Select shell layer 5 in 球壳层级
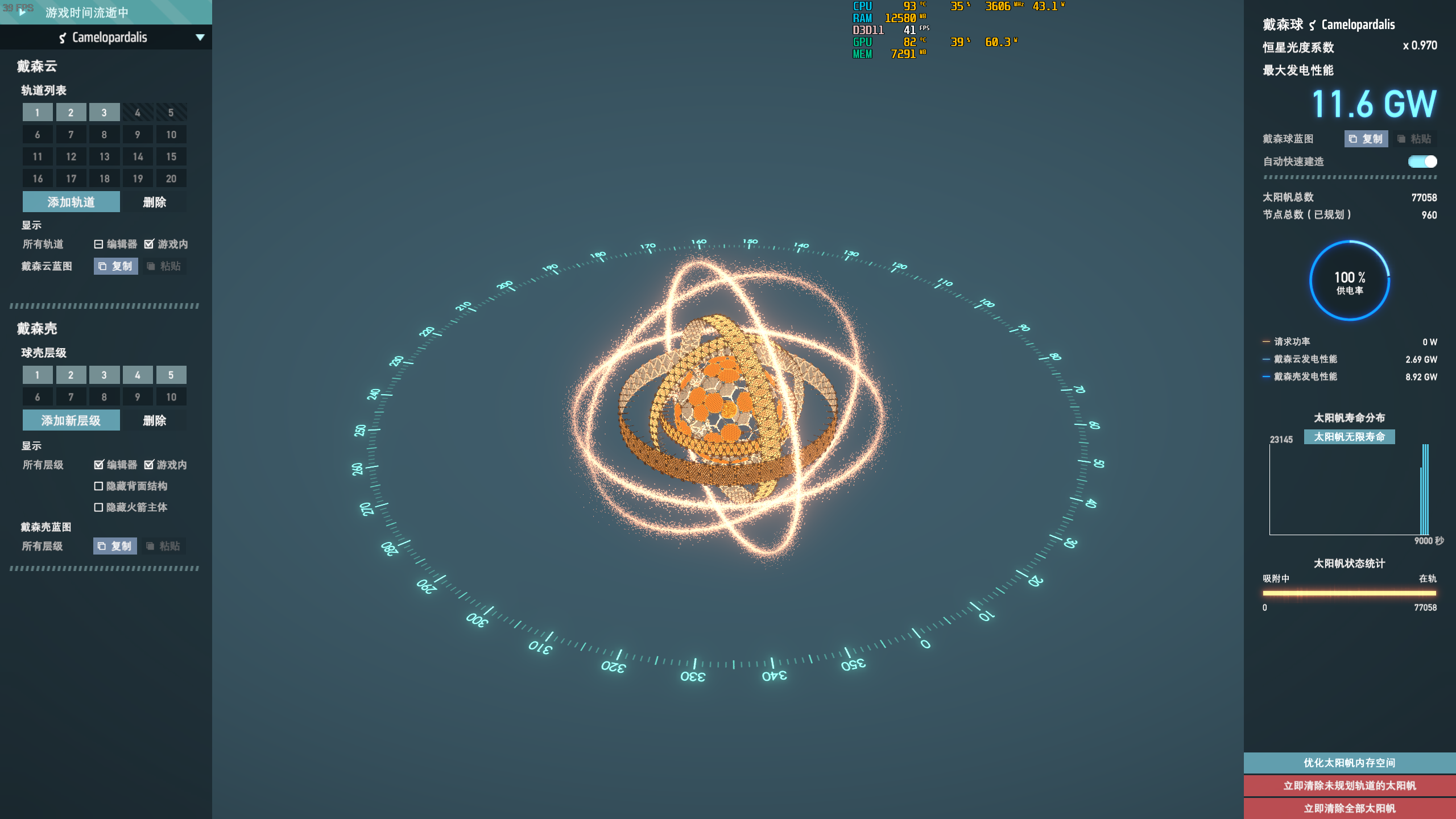This screenshot has width=1456, height=819. [x=171, y=375]
